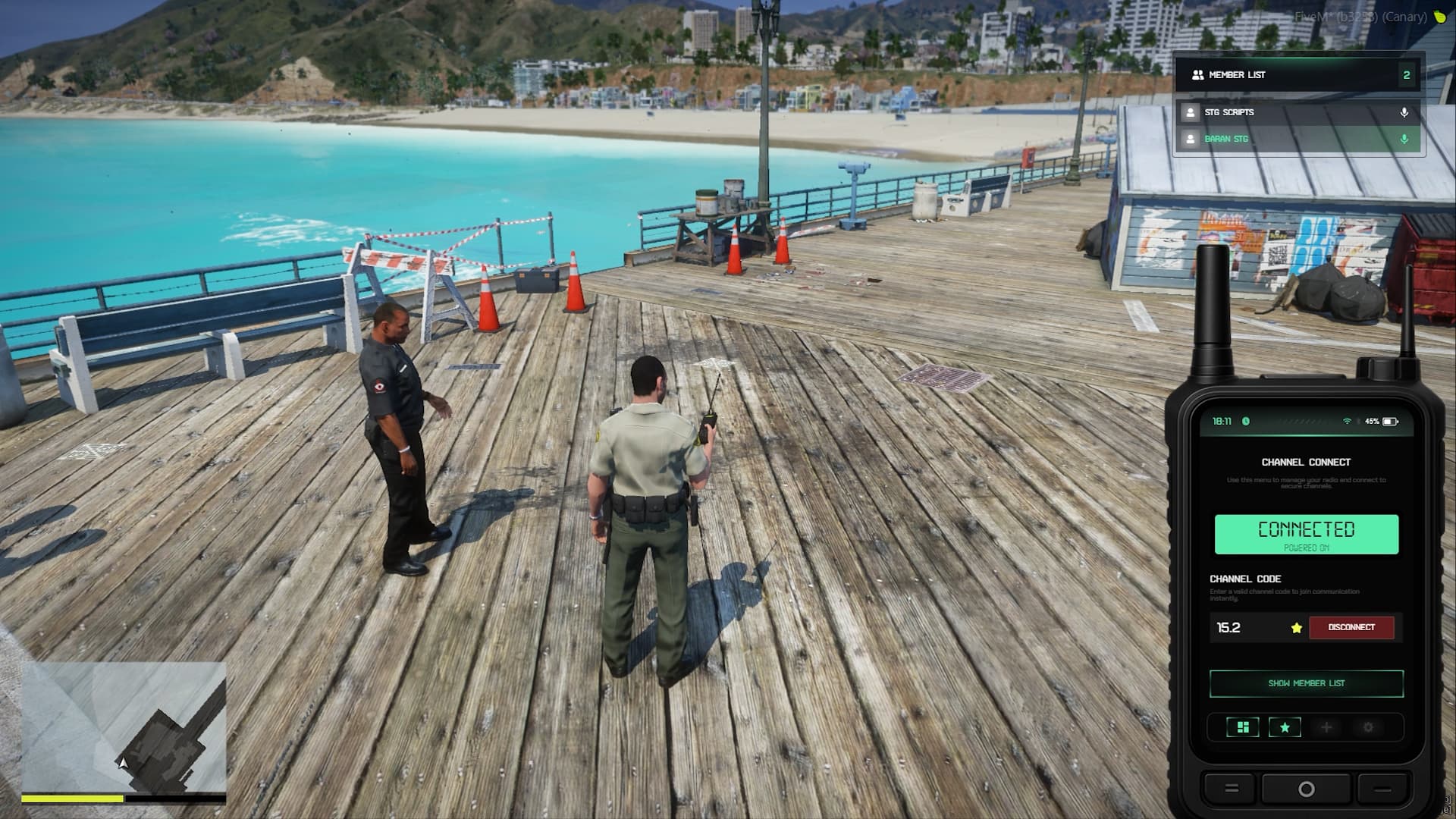
Task: Toggle the yellow favorite star for the channel
Action: click(x=1296, y=628)
